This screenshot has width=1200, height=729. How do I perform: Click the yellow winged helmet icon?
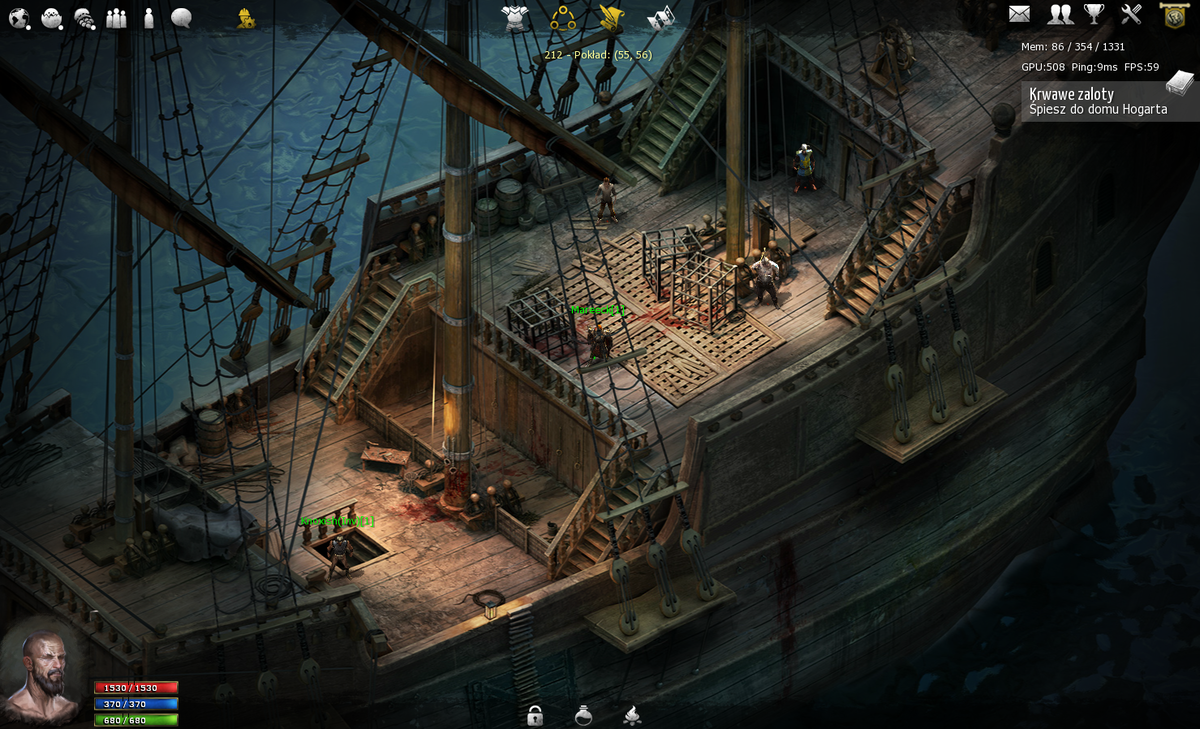[611, 17]
